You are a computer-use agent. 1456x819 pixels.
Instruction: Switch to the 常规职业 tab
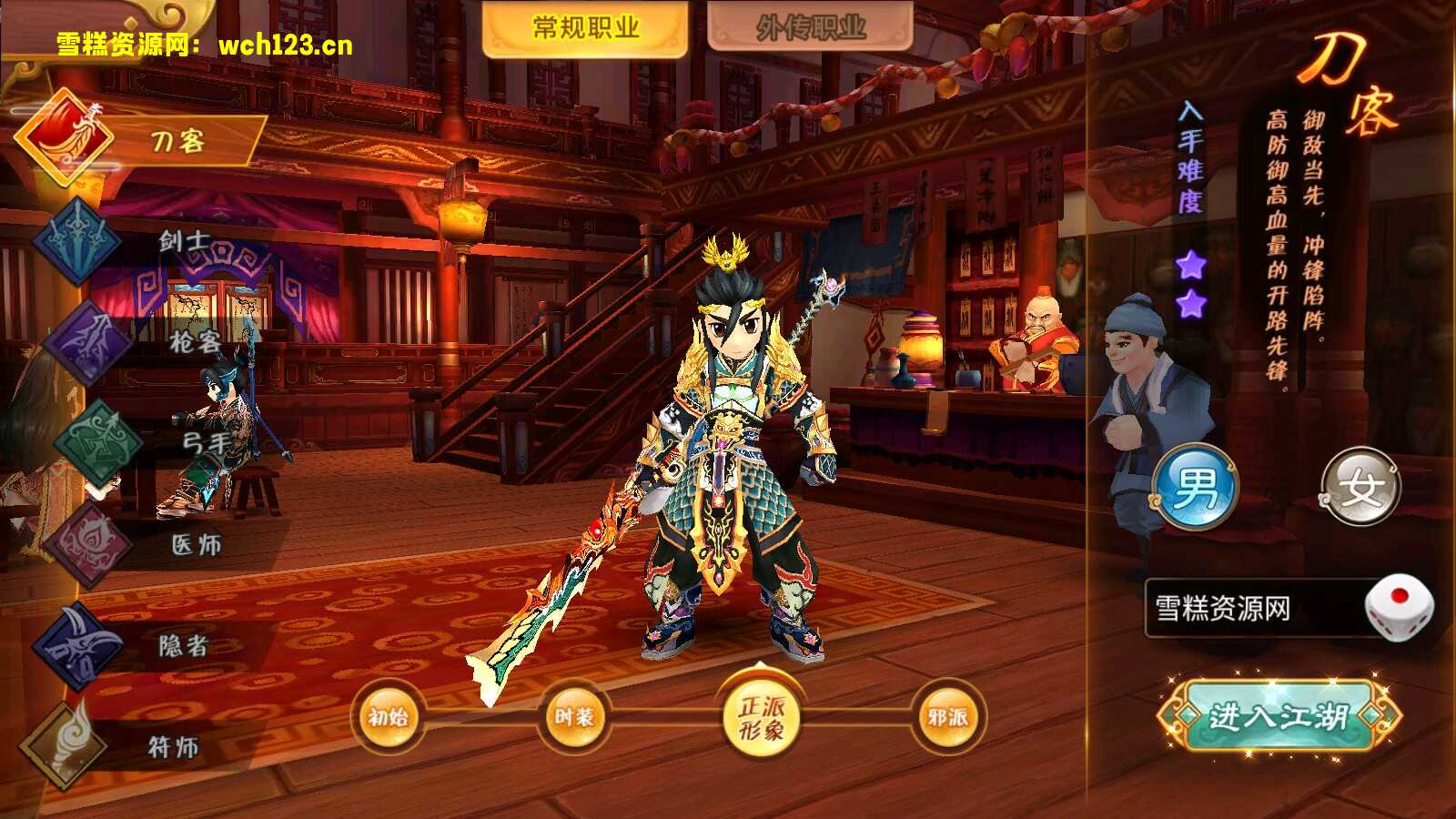[584, 28]
